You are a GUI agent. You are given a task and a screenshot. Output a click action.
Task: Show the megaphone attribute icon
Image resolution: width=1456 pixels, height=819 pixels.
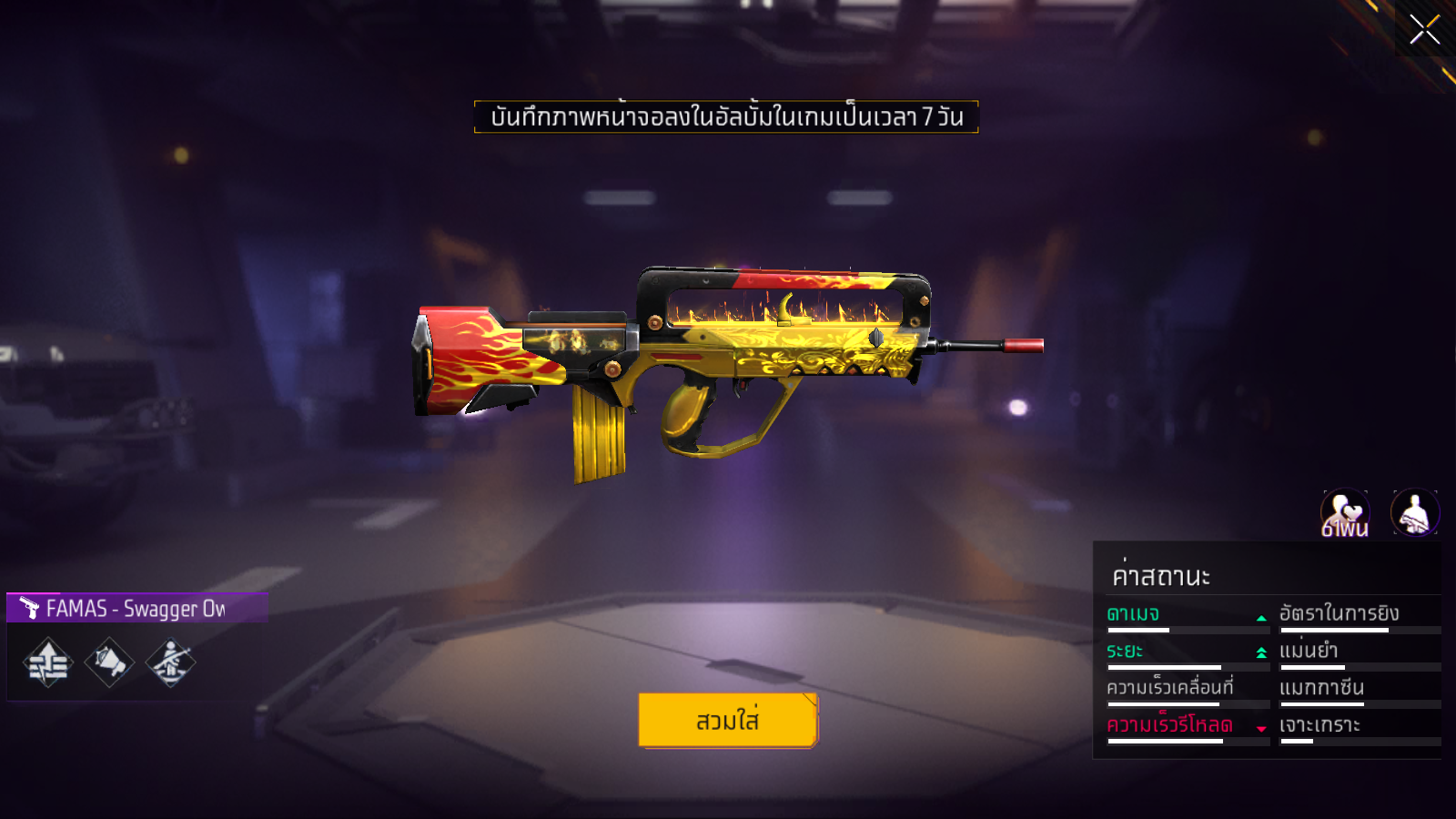(x=109, y=662)
